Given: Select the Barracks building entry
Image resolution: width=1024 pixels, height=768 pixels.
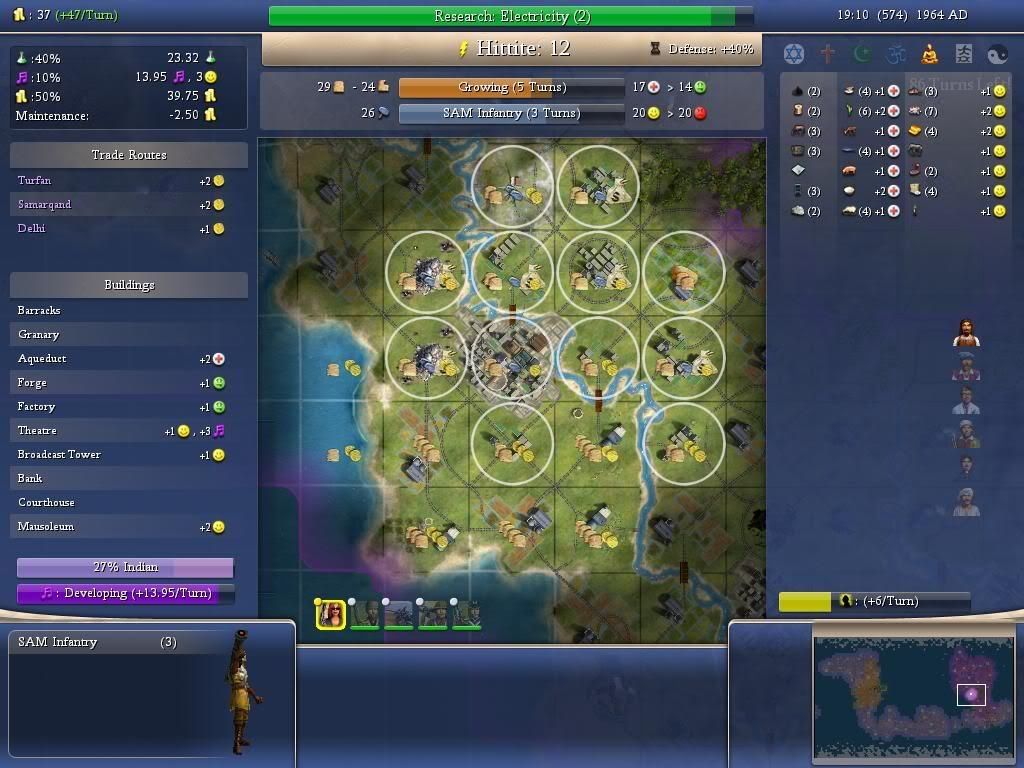Looking at the screenshot, I should click(39, 310).
